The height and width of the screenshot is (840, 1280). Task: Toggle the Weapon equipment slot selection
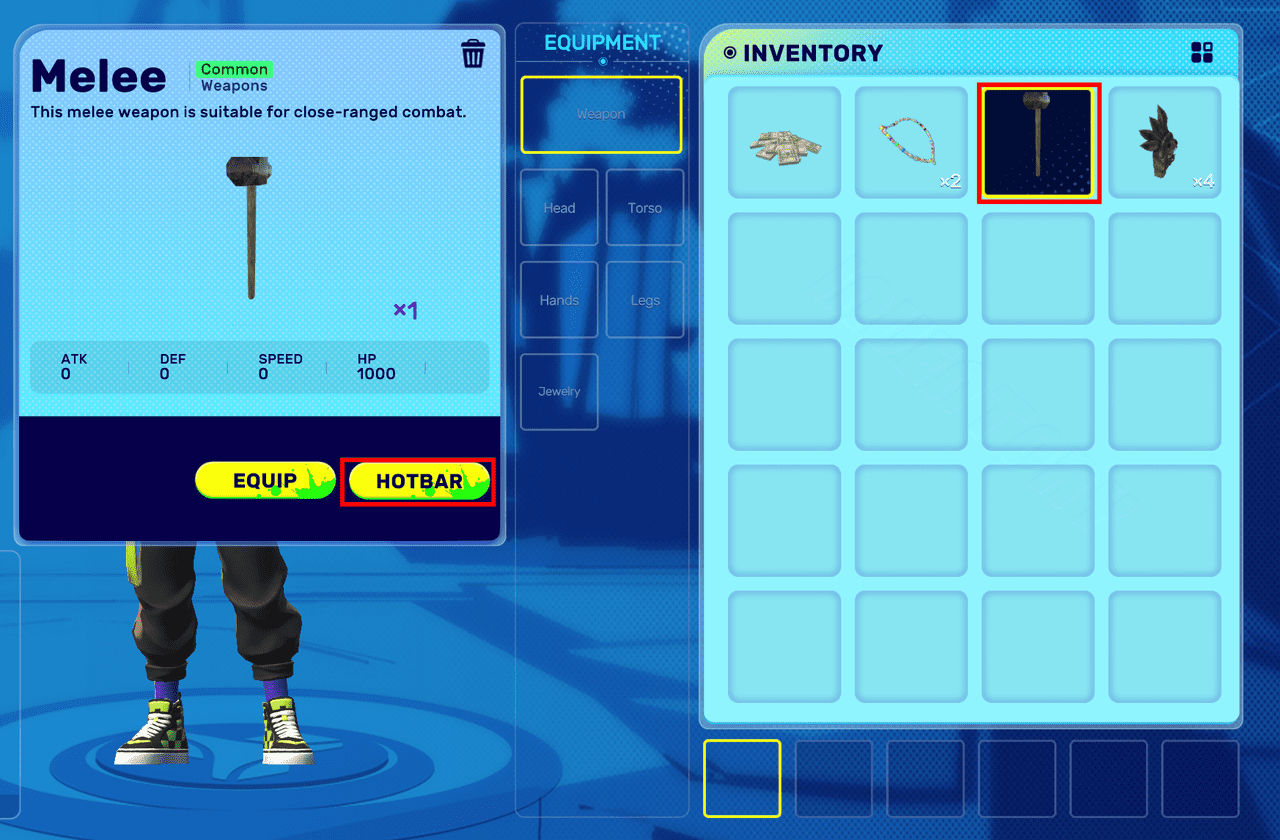point(601,114)
